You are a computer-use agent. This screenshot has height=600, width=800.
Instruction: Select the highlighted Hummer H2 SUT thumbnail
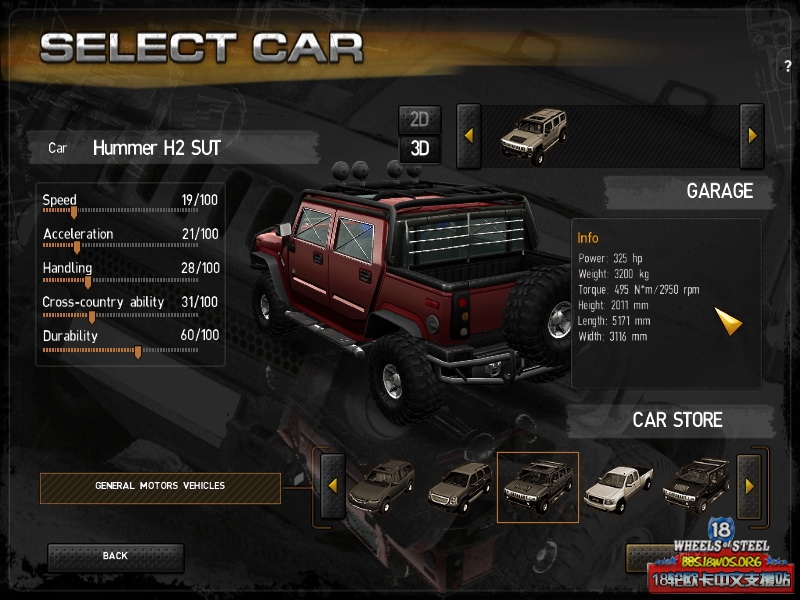(x=537, y=487)
